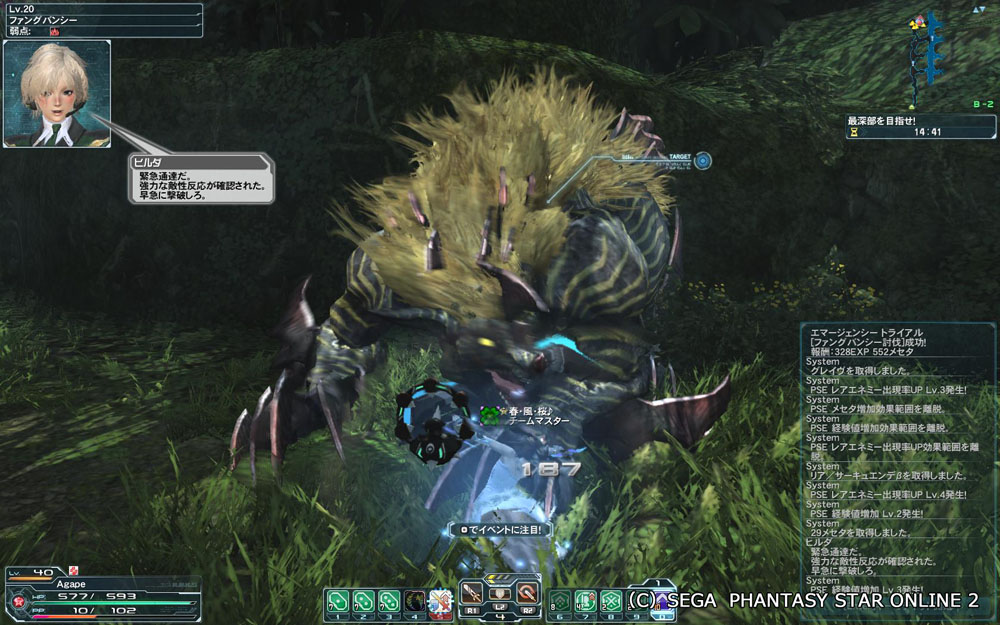The width and height of the screenshot is (1000, 625).
Task: Activate the green star icon in slot 8
Action: pyautogui.click(x=611, y=600)
